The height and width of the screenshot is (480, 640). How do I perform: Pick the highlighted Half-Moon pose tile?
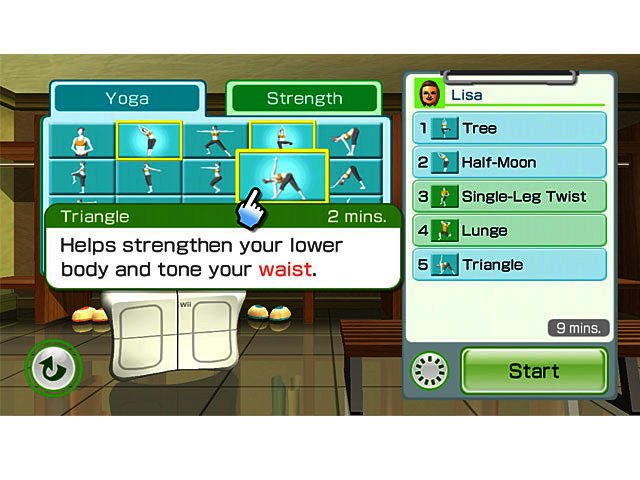pyautogui.click(x=148, y=140)
